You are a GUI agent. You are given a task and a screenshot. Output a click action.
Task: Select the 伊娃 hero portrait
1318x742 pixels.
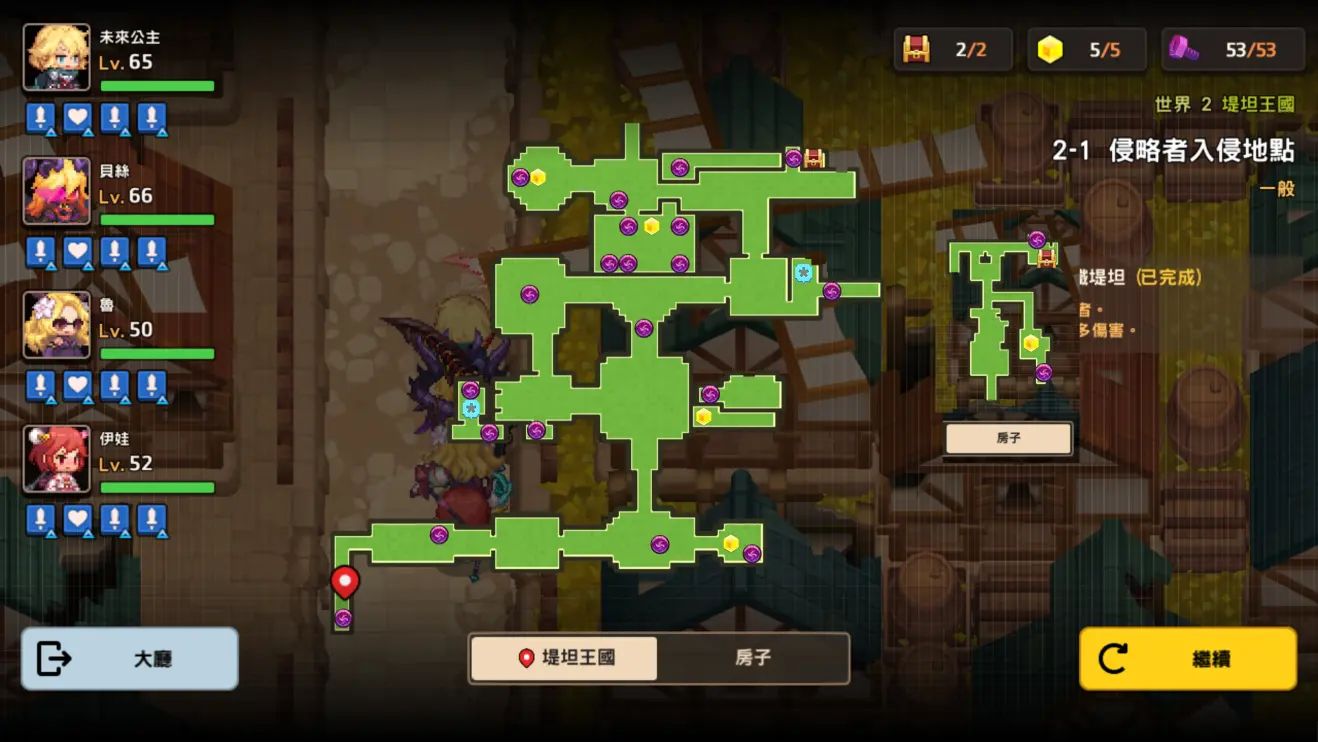57,459
